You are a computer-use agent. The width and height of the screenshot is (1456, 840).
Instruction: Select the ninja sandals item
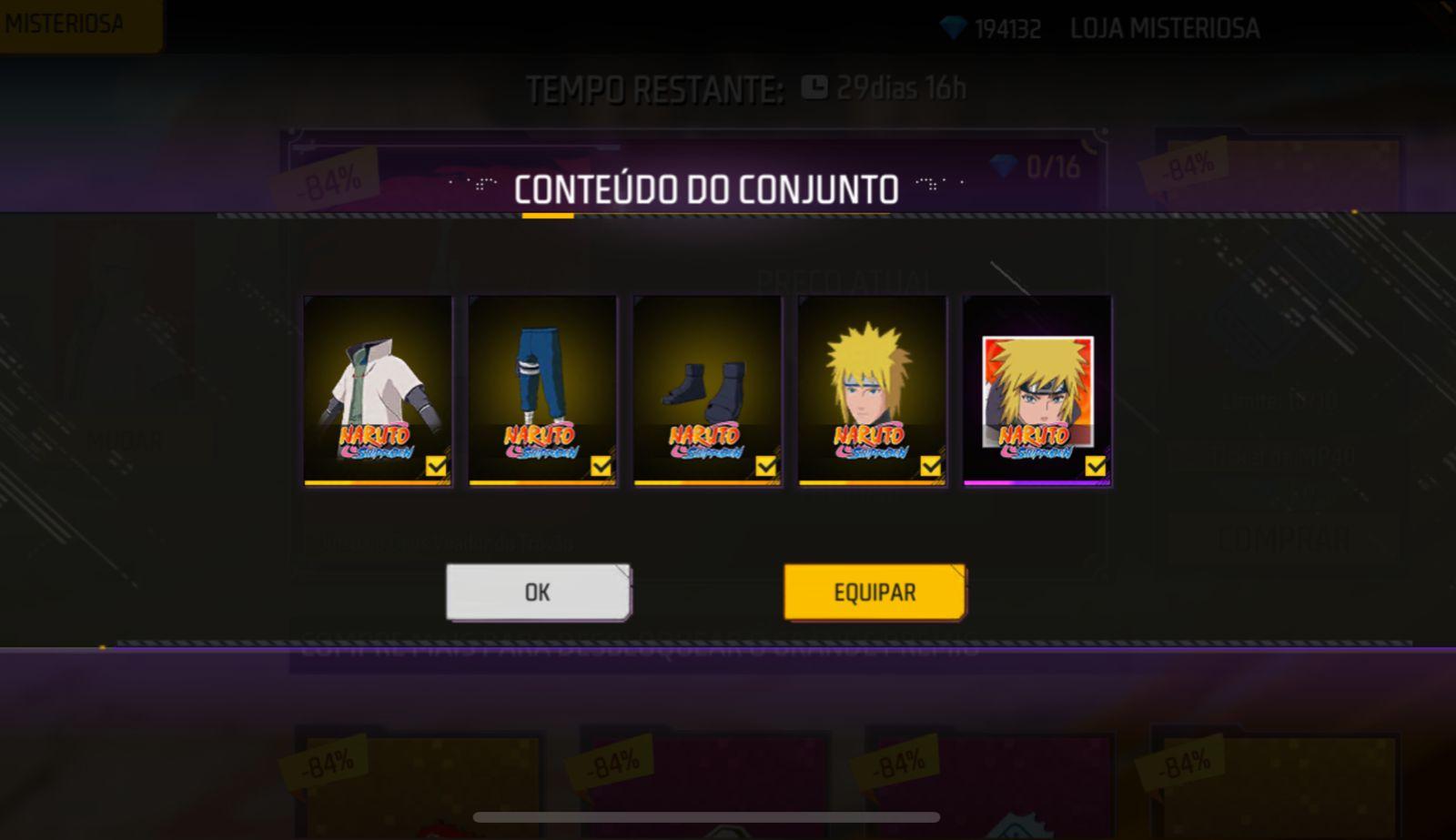[x=706, y=390]
